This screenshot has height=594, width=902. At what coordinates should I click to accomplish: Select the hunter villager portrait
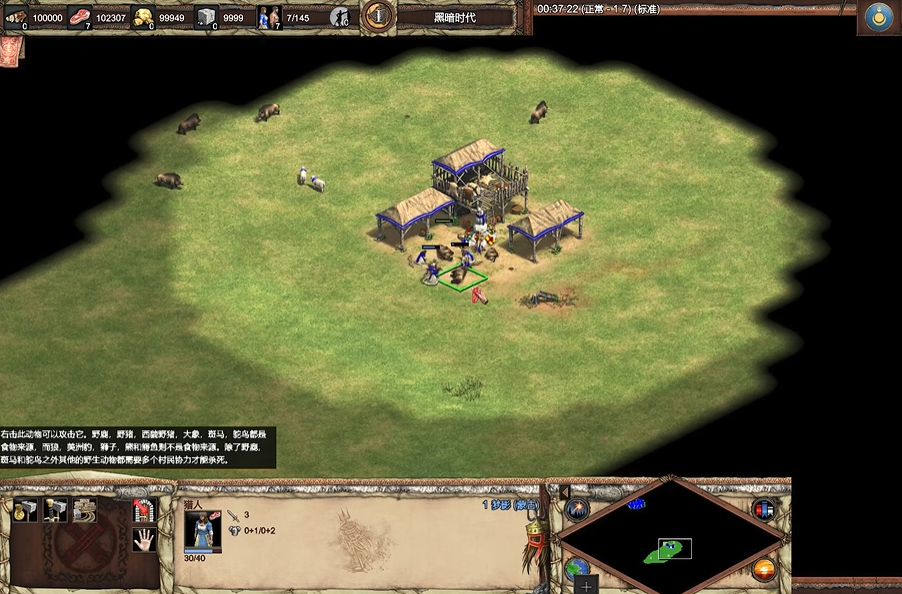(x=201, y=530)
